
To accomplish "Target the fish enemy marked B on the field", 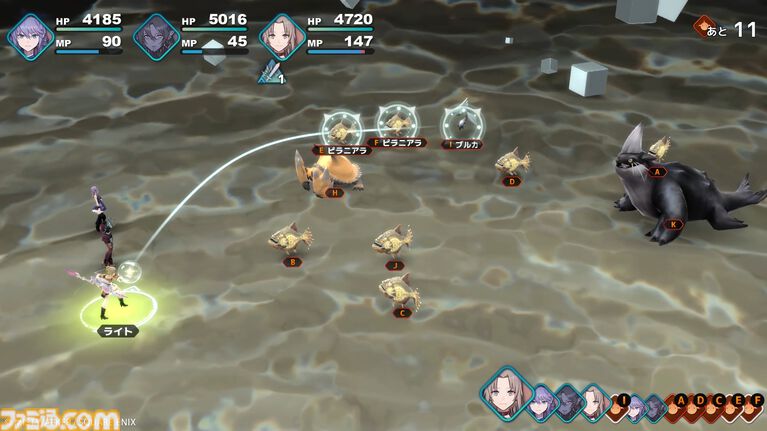I will pyautogui.click(x=290, y=240).
